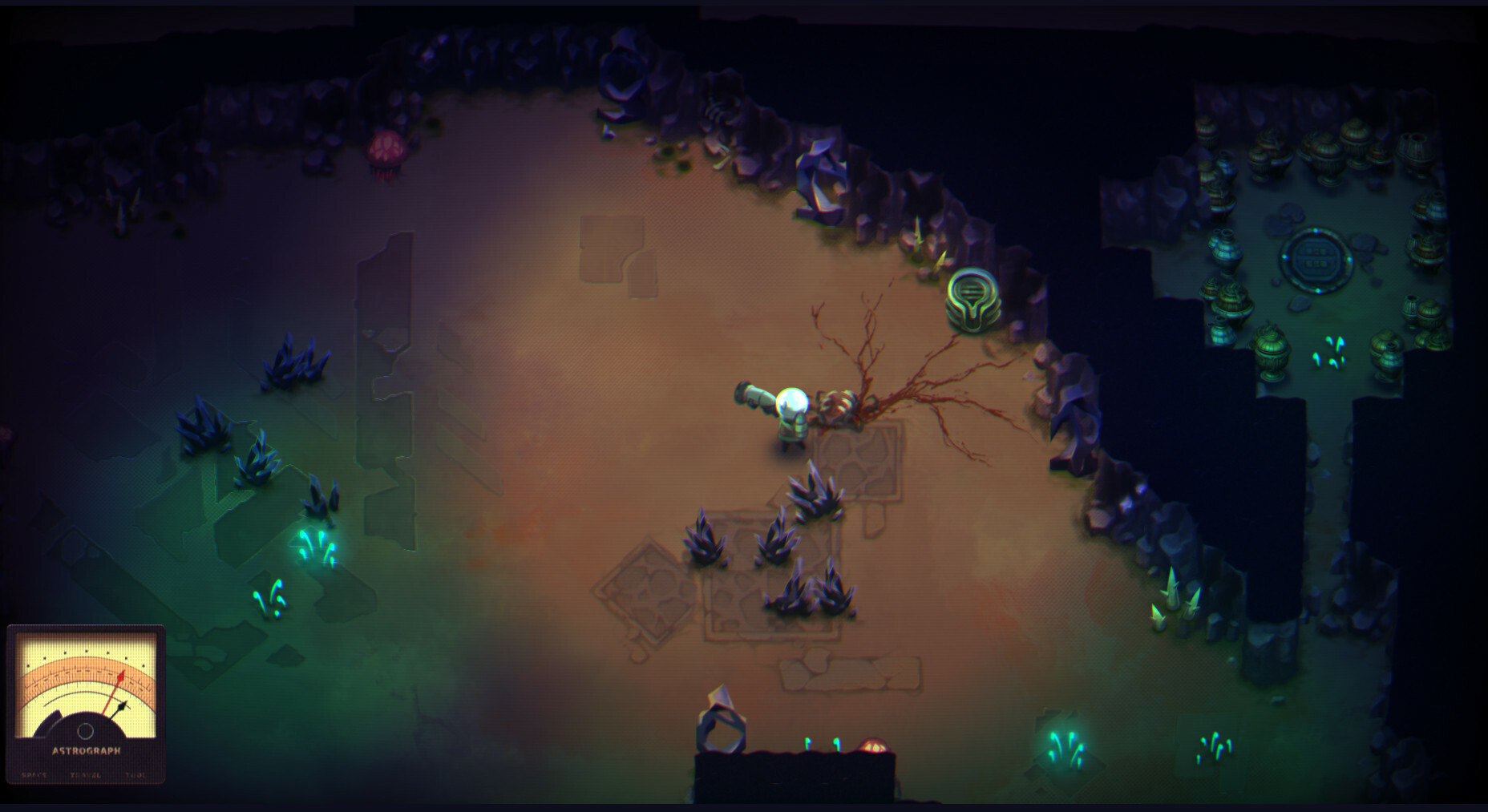Click the round knob below the gauge needles
1488x812 pixels.
pos(84,731)
